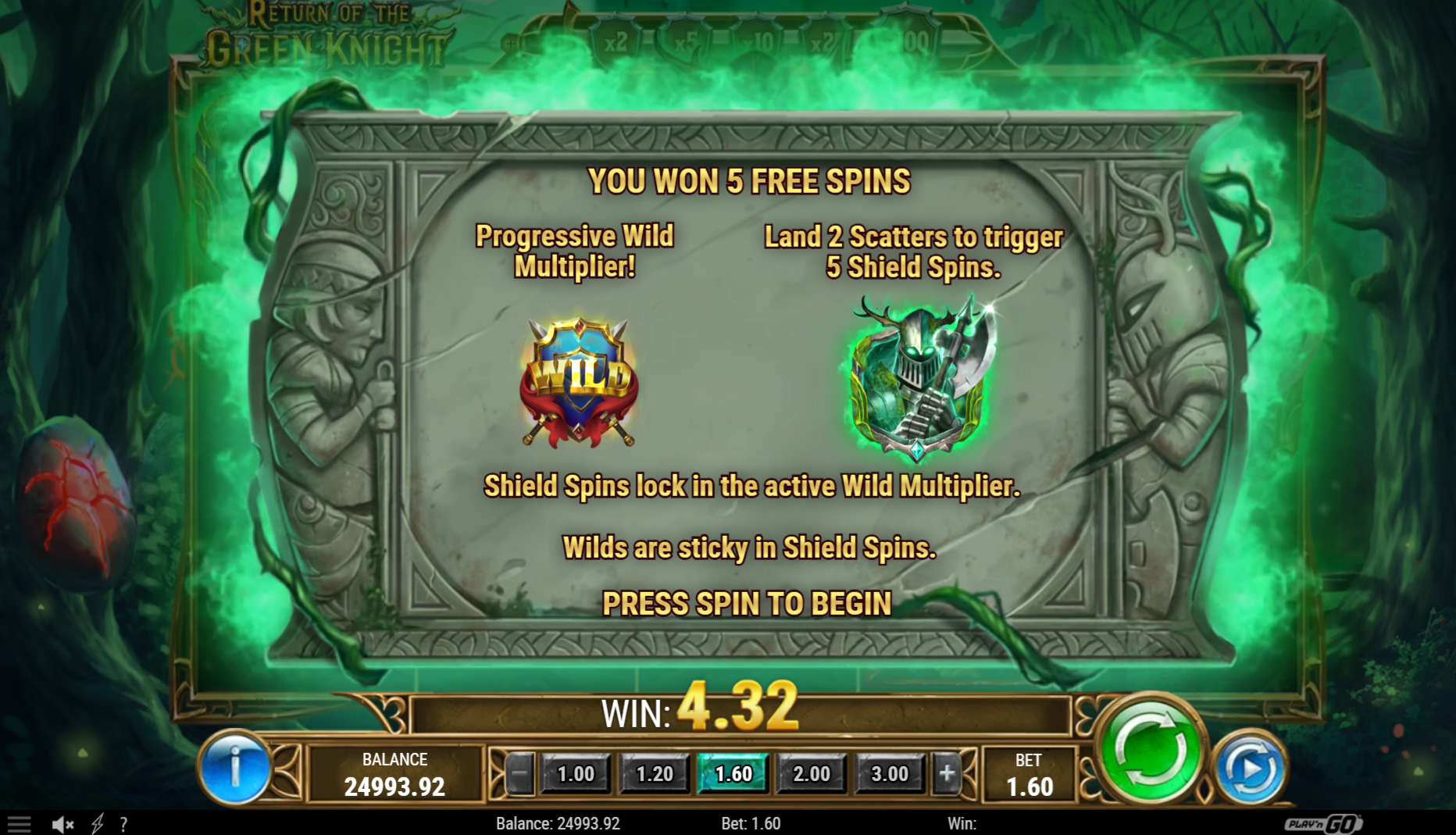Toggle the lightning bolt fast-play icon
This screenshot has height=835, width=1456.
tap(98, 823)
